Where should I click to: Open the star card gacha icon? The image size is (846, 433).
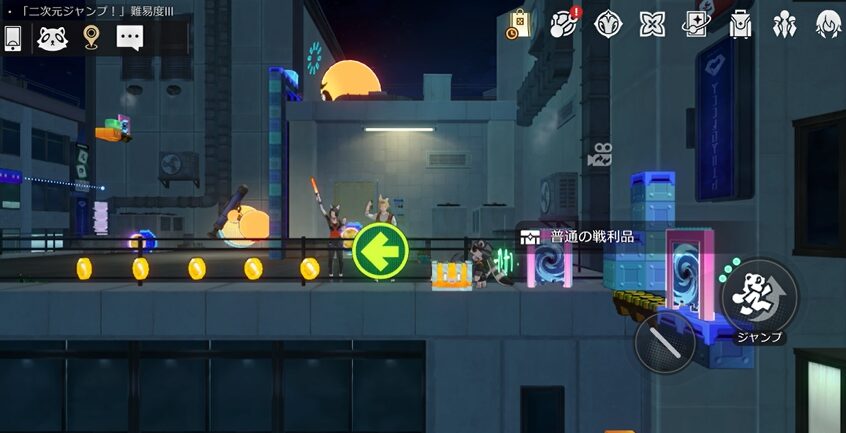coord(696,24)
